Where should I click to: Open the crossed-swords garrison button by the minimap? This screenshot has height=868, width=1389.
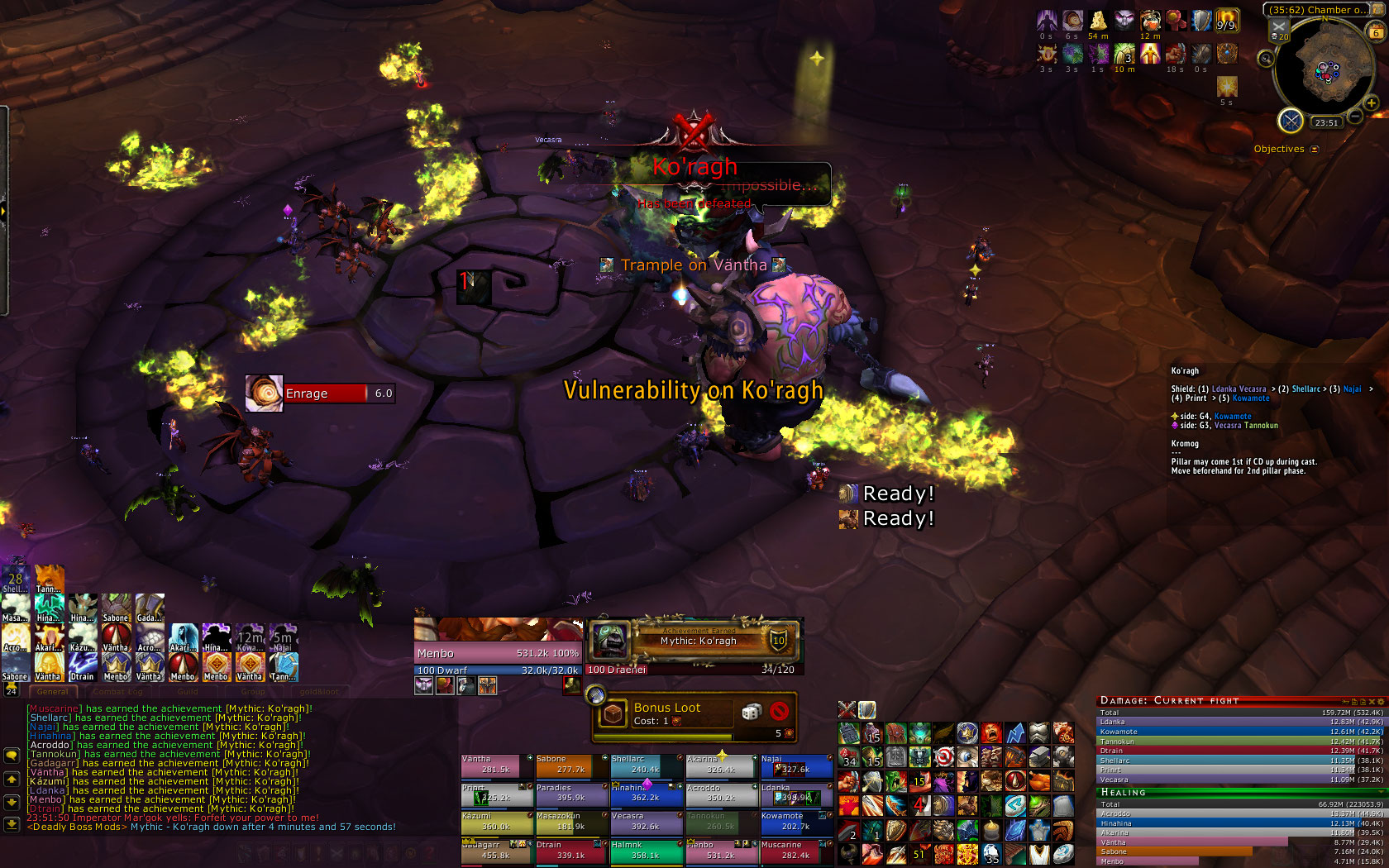(1290, 121)
